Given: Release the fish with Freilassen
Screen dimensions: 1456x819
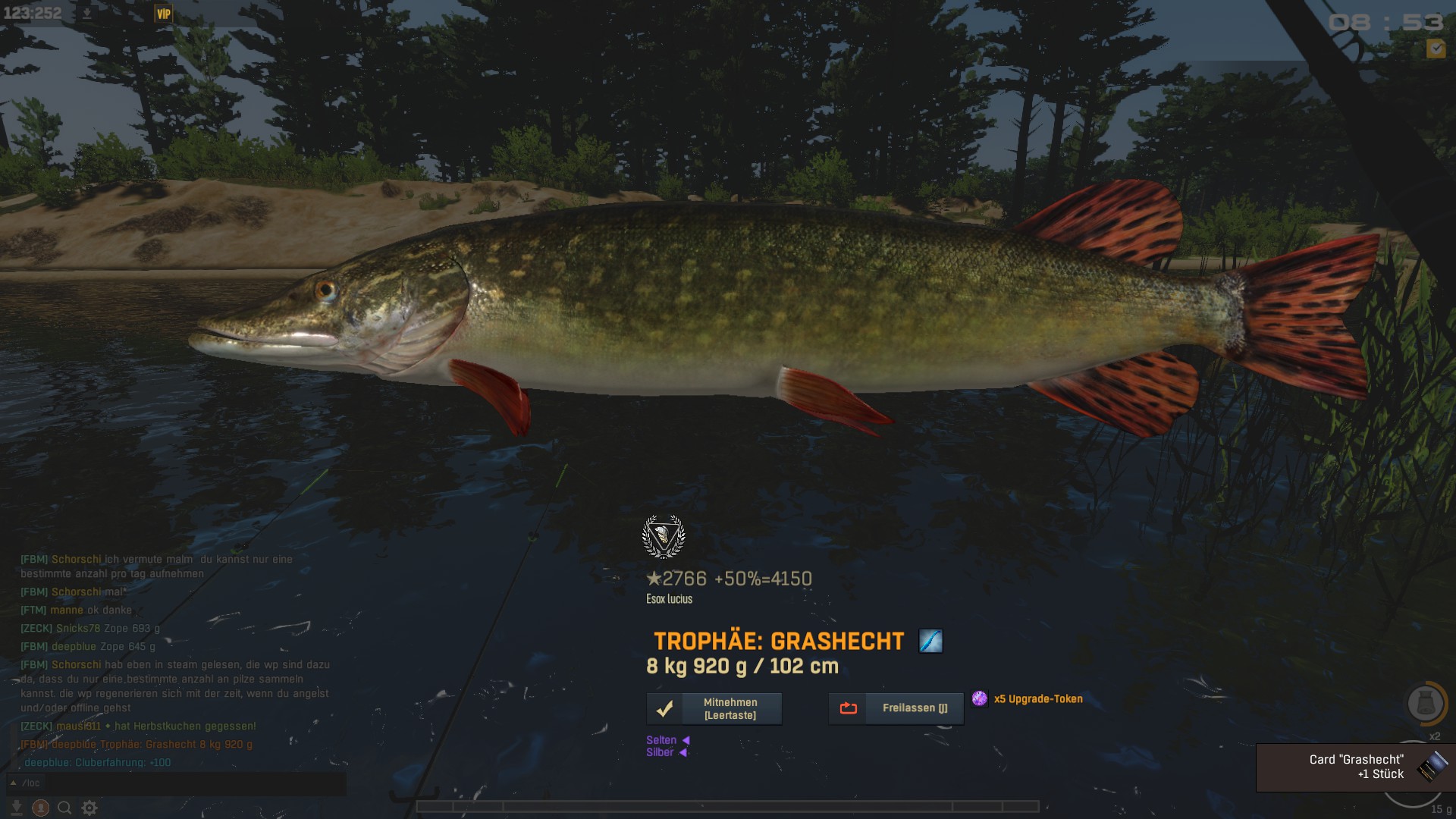Looking at the screenshot, I should tap(896, 708).
